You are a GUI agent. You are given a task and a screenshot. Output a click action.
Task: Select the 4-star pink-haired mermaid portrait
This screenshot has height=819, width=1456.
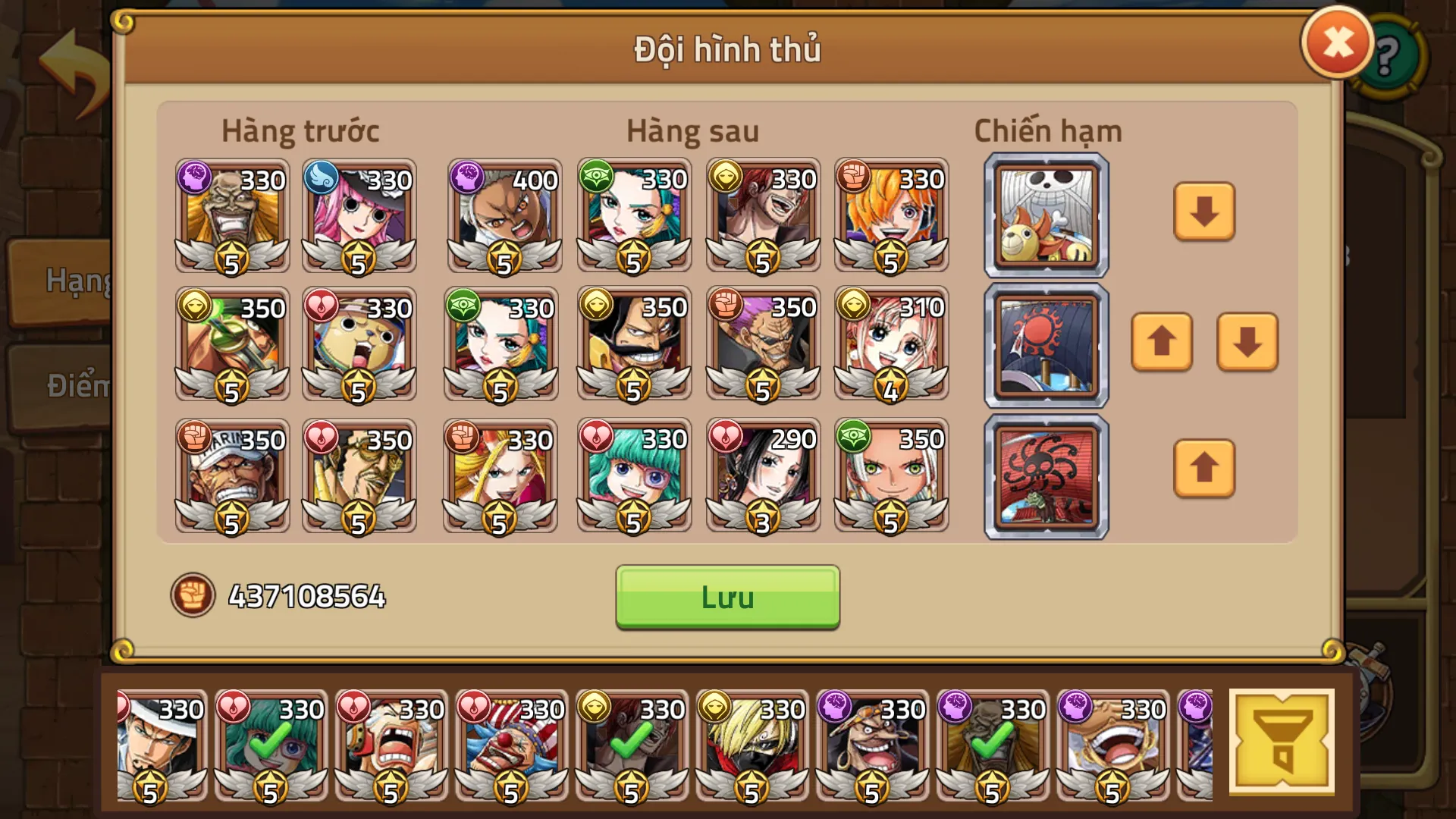(891, 343)
